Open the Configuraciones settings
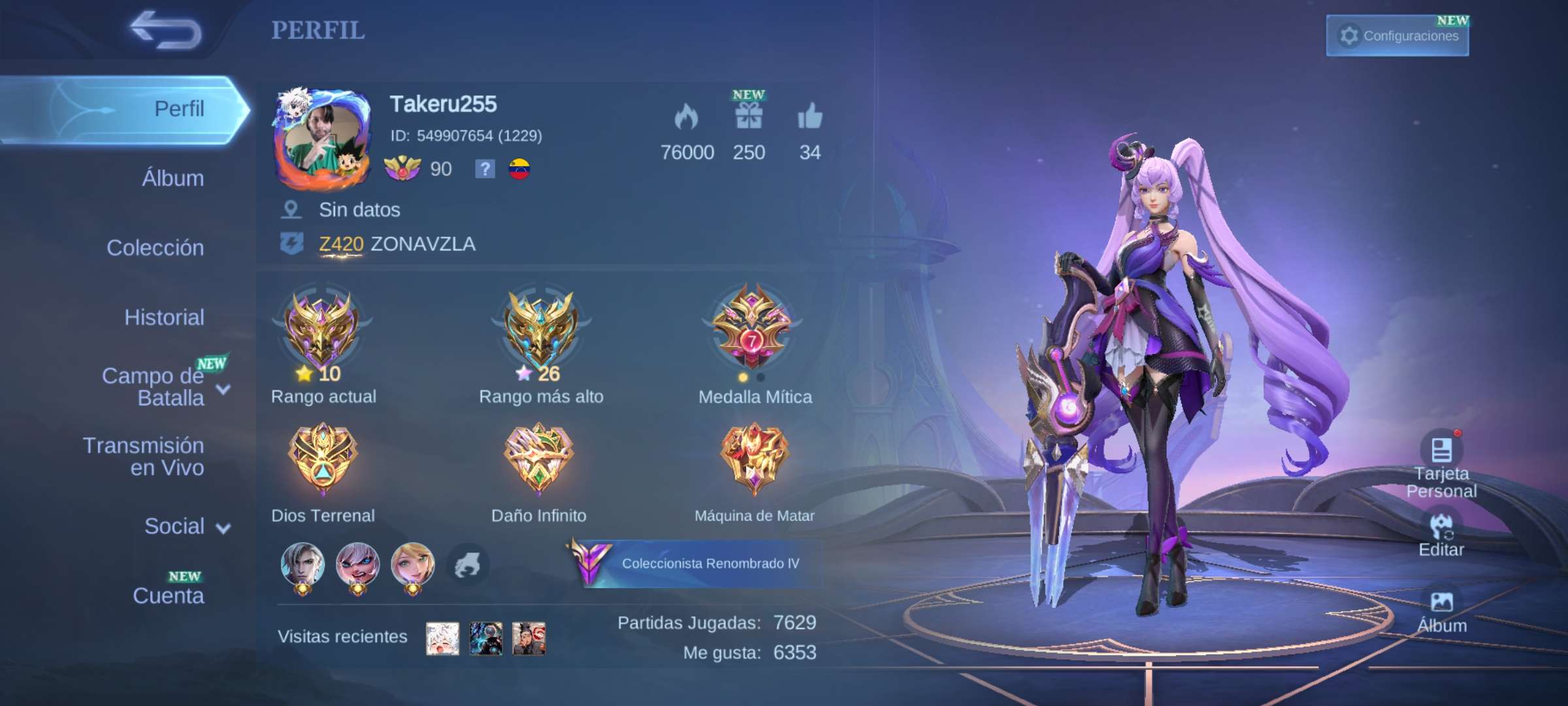Viewport: 1568px width, 706px height. [1397, 36]
